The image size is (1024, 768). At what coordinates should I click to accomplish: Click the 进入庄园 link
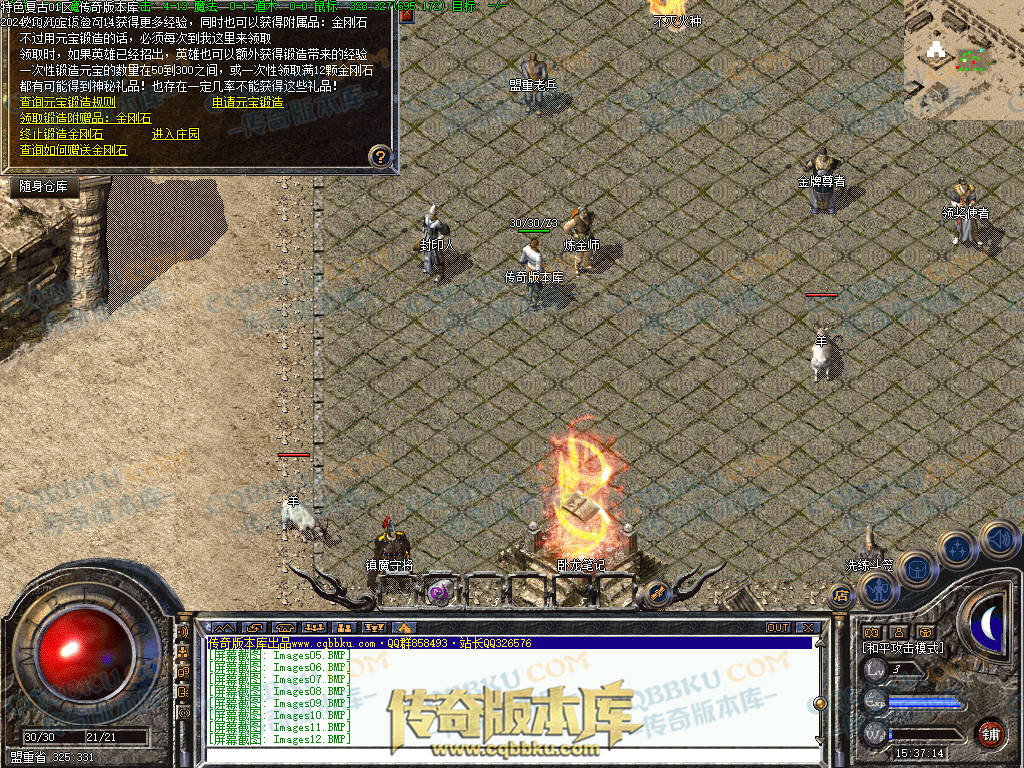[176, 134]
